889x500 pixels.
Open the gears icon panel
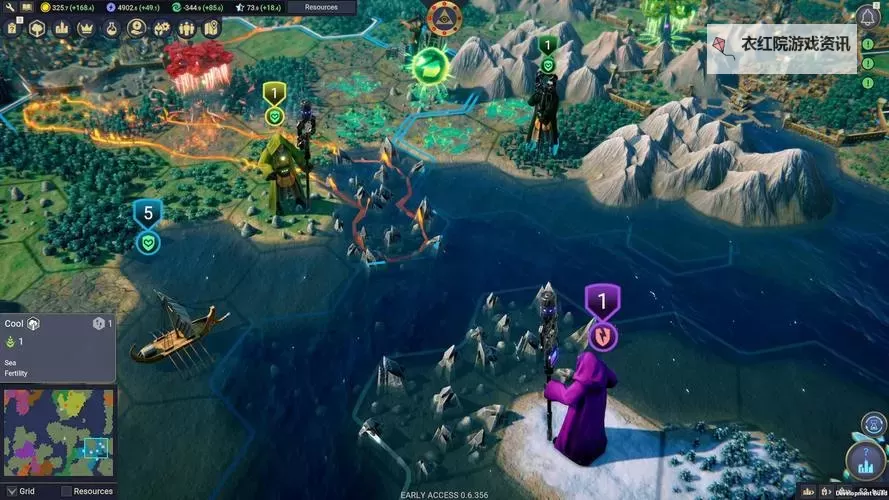162,28
